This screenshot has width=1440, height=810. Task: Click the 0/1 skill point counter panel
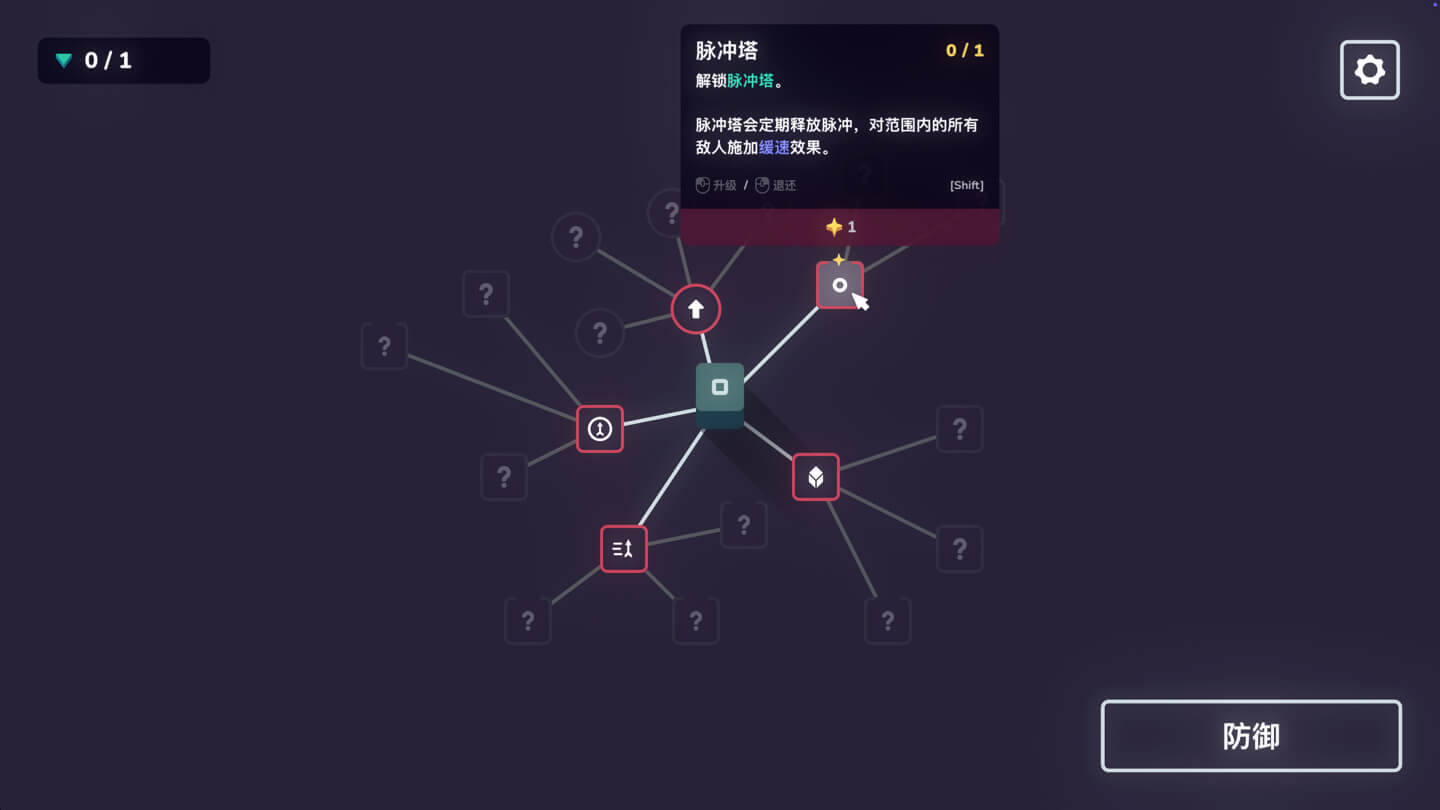coord(123,60)
